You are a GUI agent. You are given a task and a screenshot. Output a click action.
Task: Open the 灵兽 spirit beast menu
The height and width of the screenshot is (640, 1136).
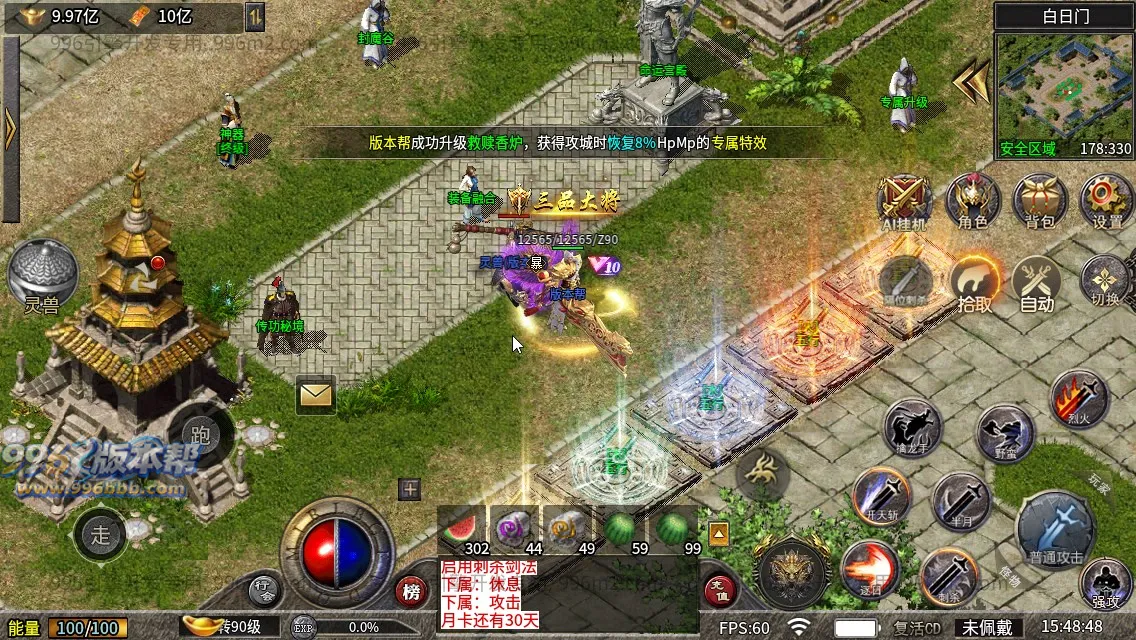click(x=42, y=274)
